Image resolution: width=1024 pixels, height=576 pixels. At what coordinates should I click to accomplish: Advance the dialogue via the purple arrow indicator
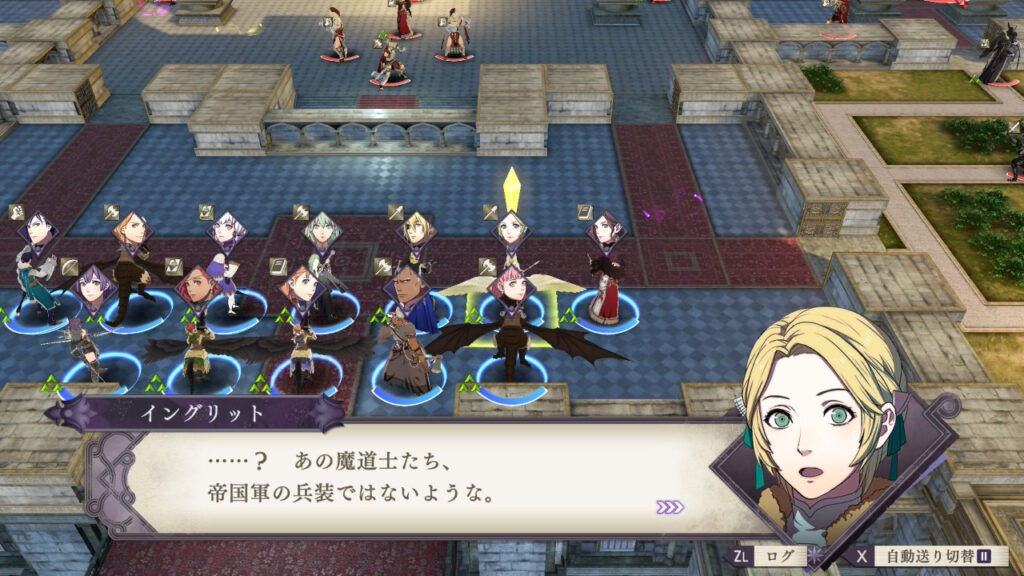(x=670, y=507)
